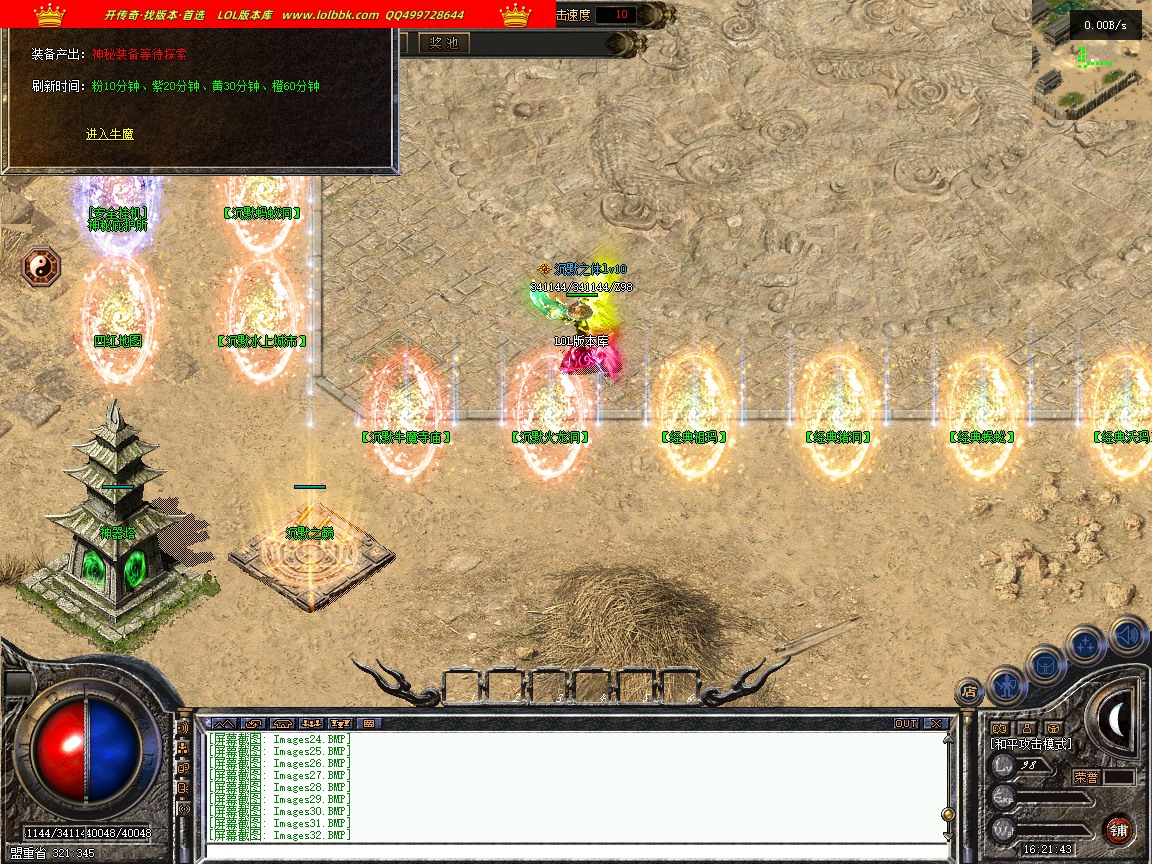
Task: Open the 店 shop round button
Action: point(968,689)
